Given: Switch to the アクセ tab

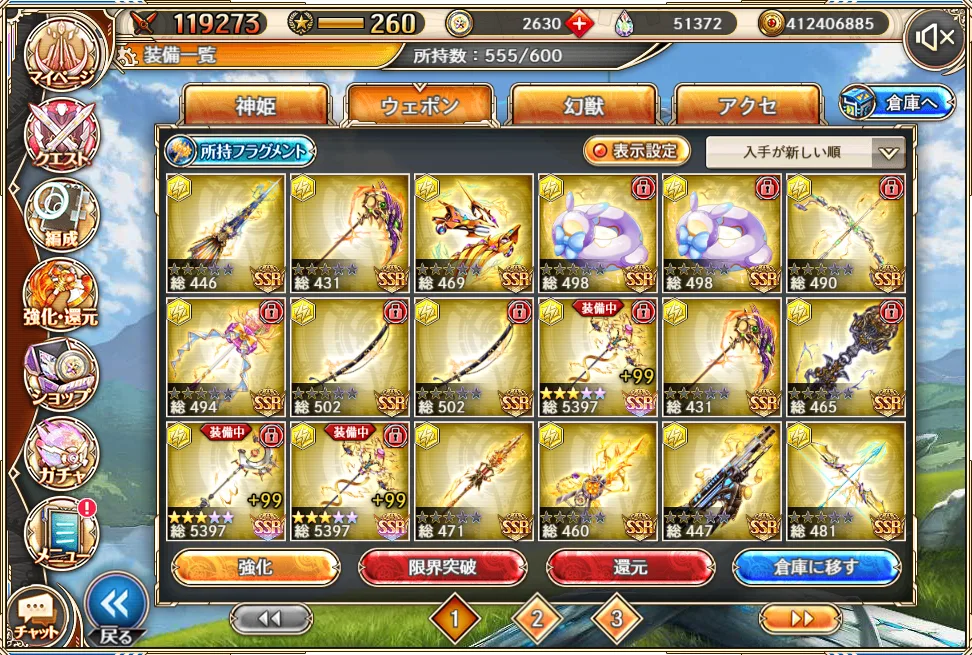Looking at the screenshot, I should pyautogui.click(x=747, y=106).
